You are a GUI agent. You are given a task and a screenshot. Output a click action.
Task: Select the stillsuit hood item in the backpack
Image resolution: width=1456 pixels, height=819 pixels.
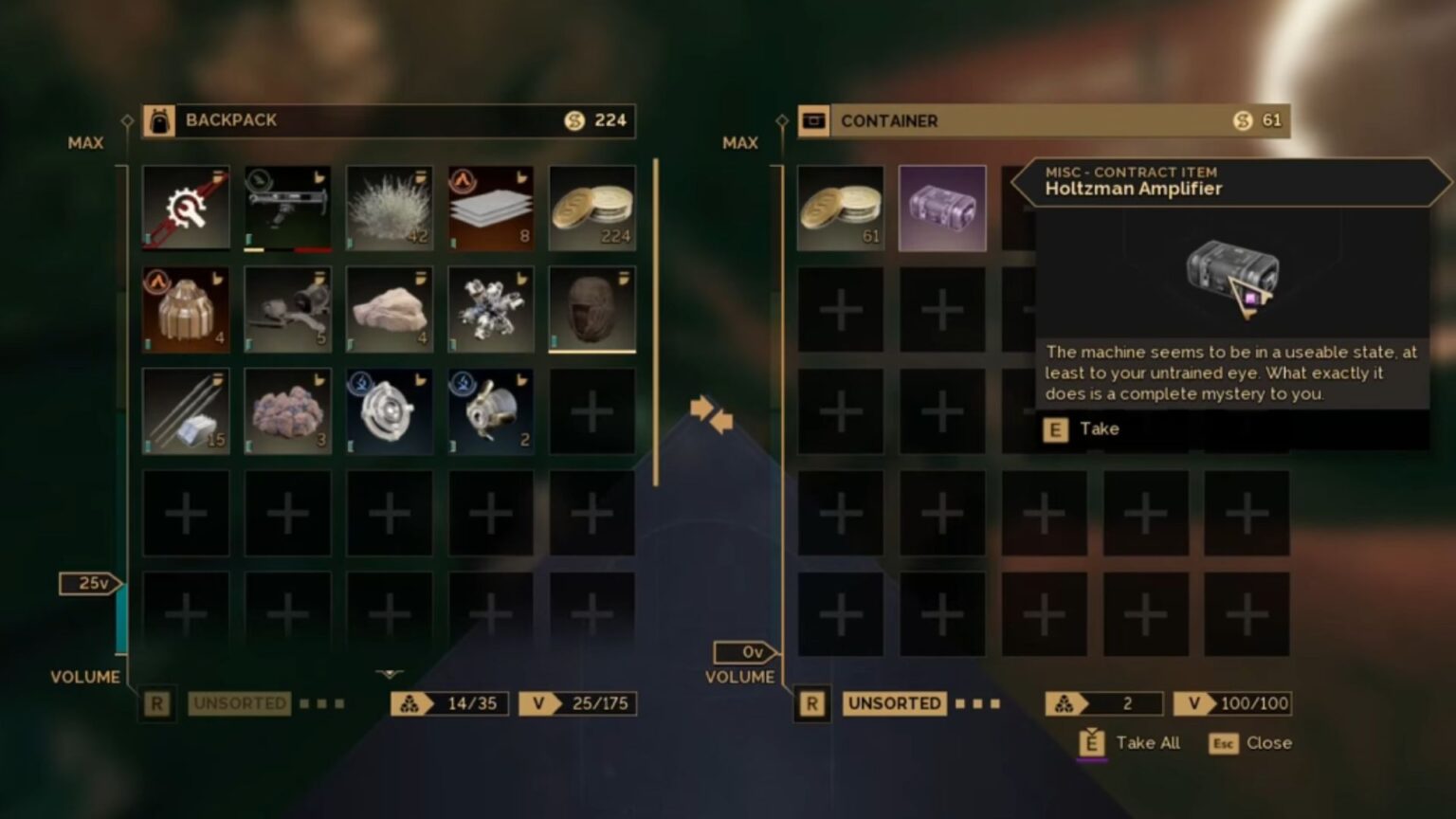click(592, 308)
